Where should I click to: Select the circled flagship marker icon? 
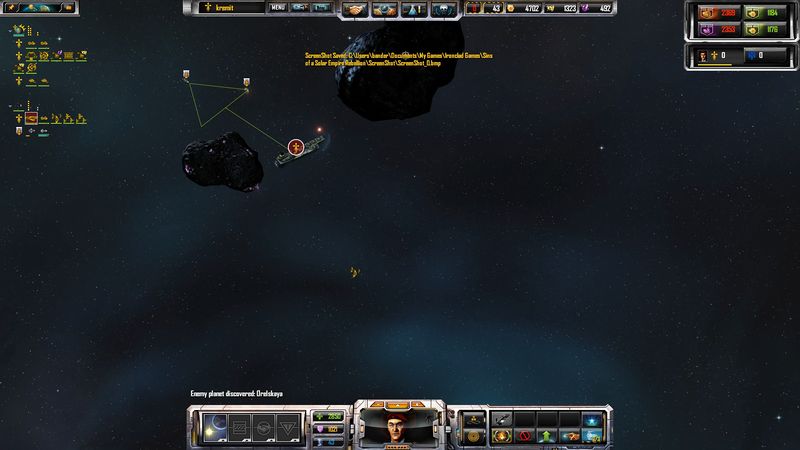pyautogui.click(x=295, y=148)
